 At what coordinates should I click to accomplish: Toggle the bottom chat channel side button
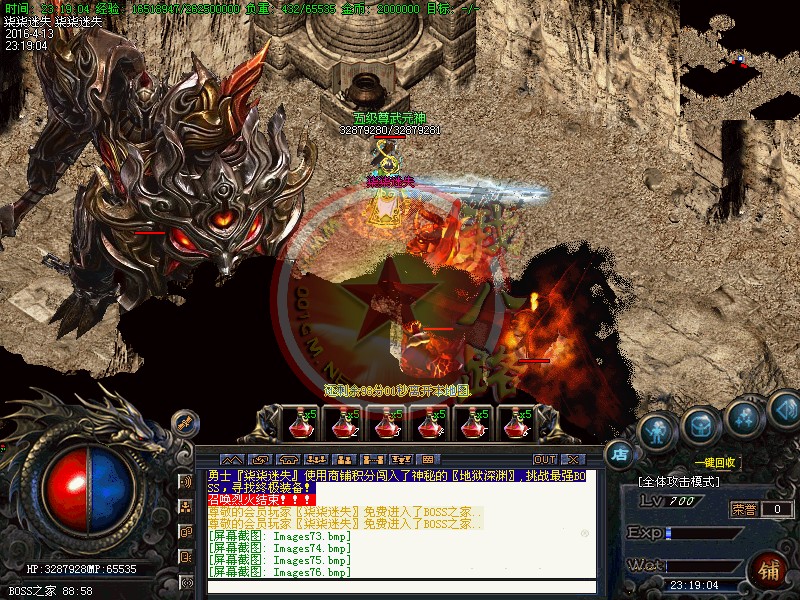click(x=186, y=581)
